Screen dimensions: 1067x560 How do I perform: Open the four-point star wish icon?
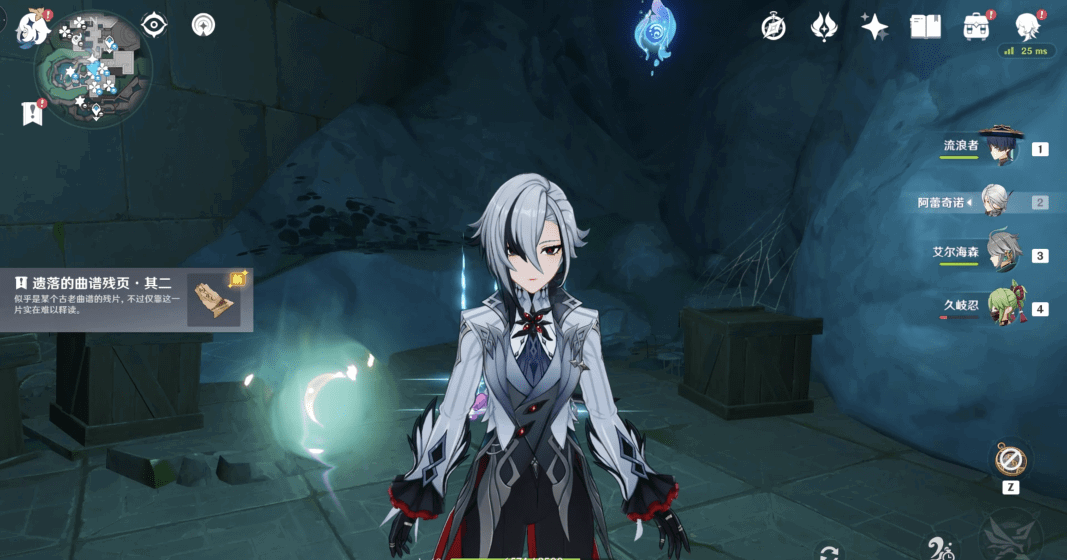[x=875, y=27]
